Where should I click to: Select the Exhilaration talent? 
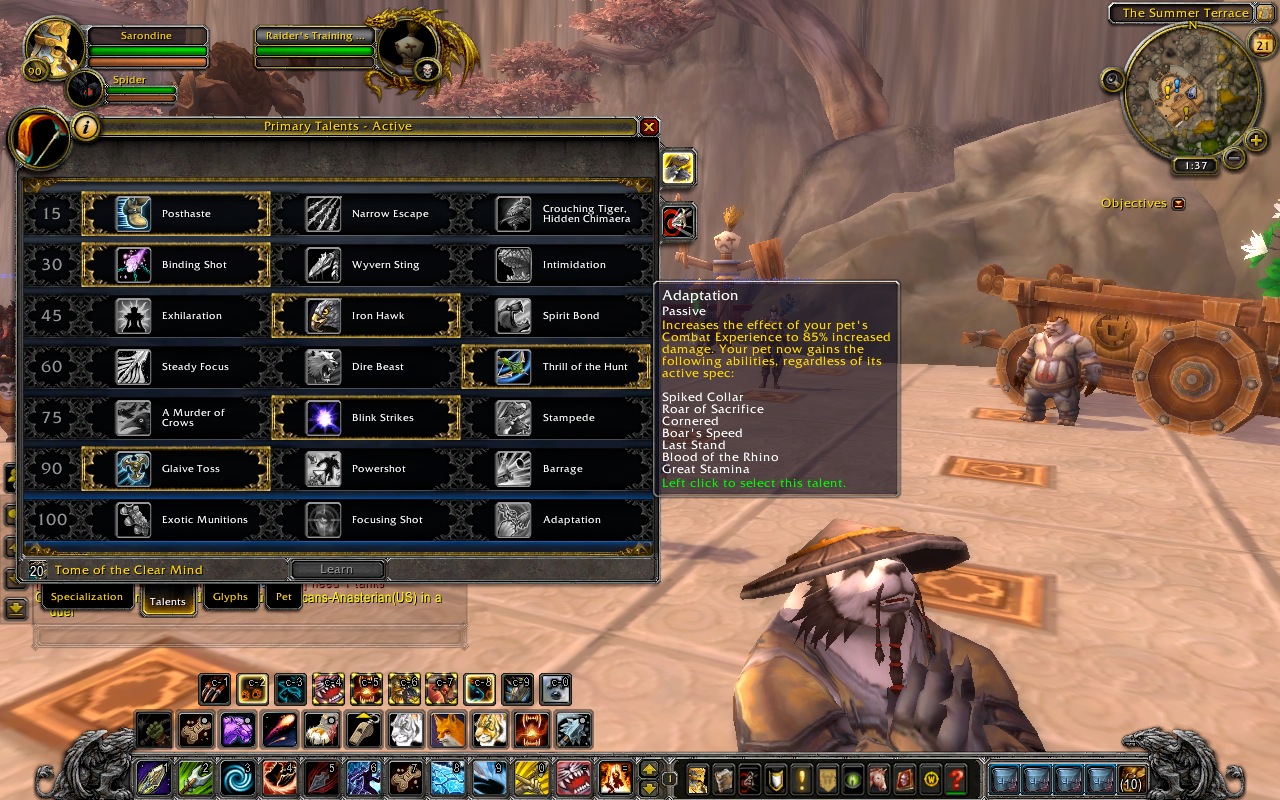point(177,316)
